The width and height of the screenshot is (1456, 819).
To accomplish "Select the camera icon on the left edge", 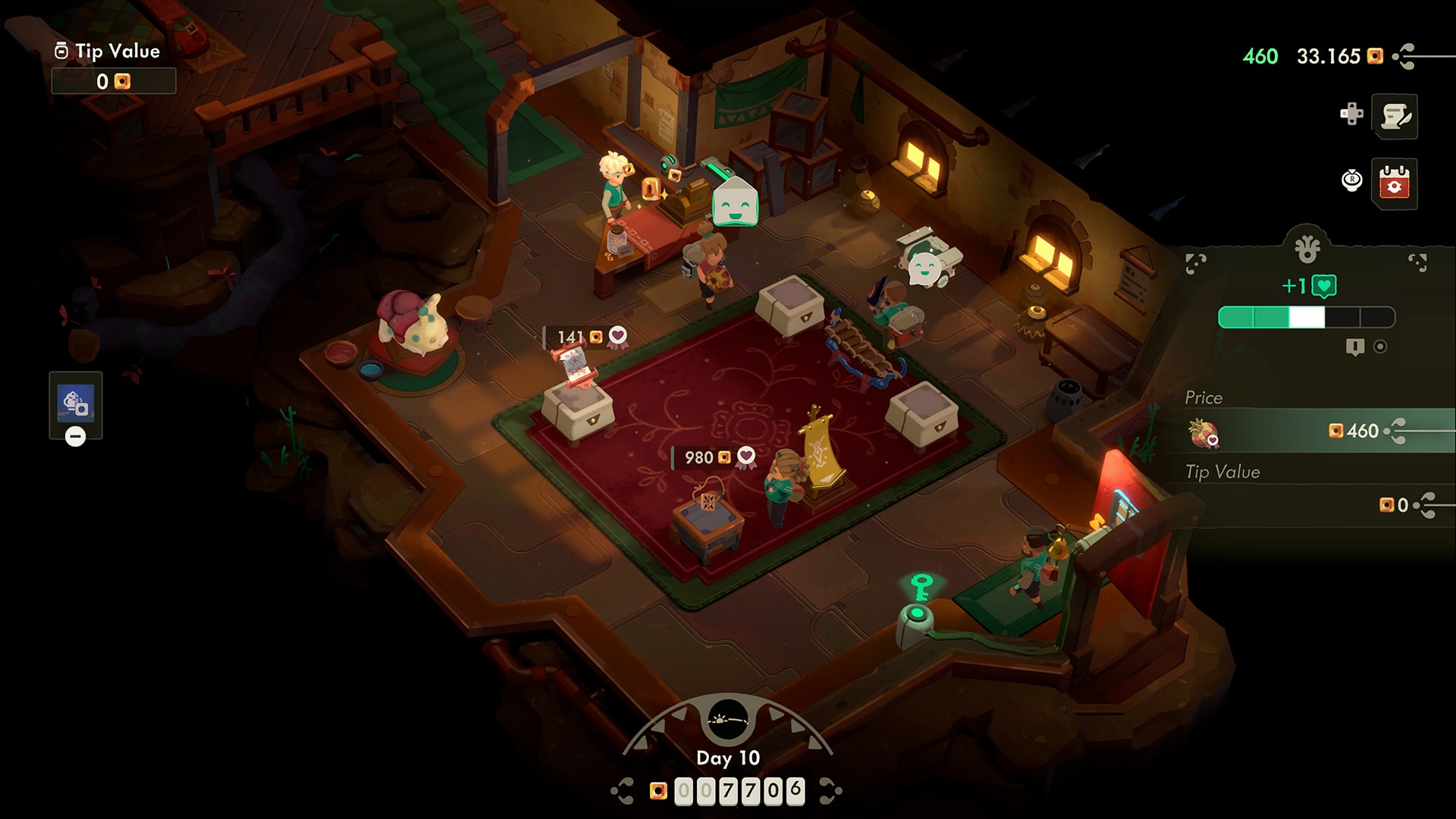I will click(76, 403).
